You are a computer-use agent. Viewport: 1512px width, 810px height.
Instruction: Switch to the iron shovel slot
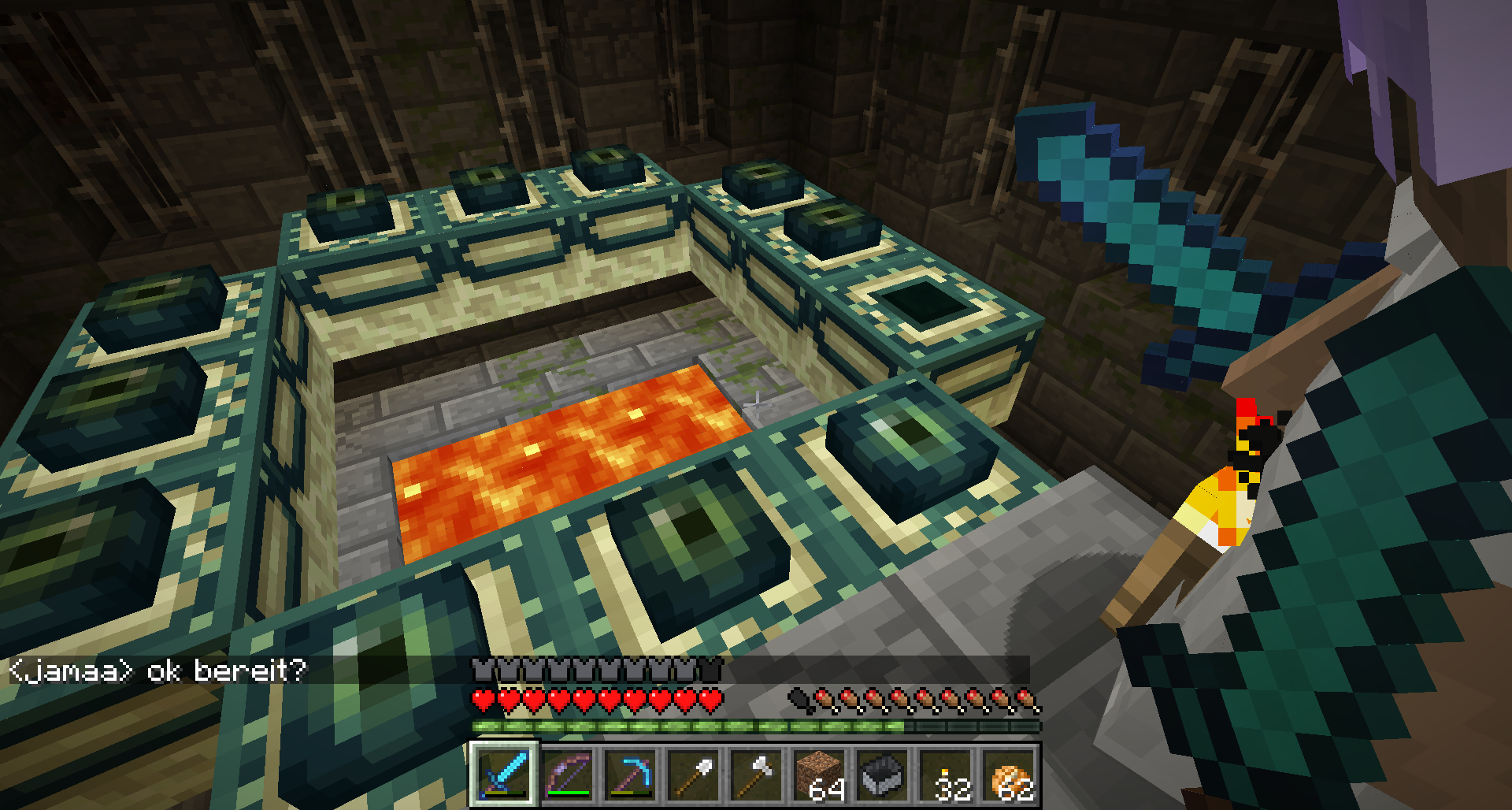[694, 774]
